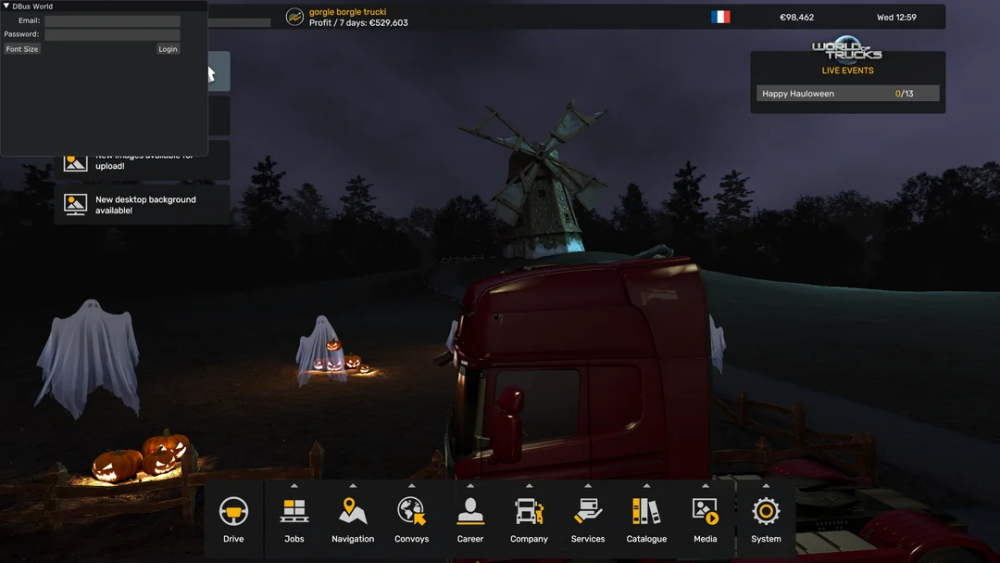The width and height of the screenshot is (1000, 563).
Task: Open the Navigation menu
Action: (352, 520)
